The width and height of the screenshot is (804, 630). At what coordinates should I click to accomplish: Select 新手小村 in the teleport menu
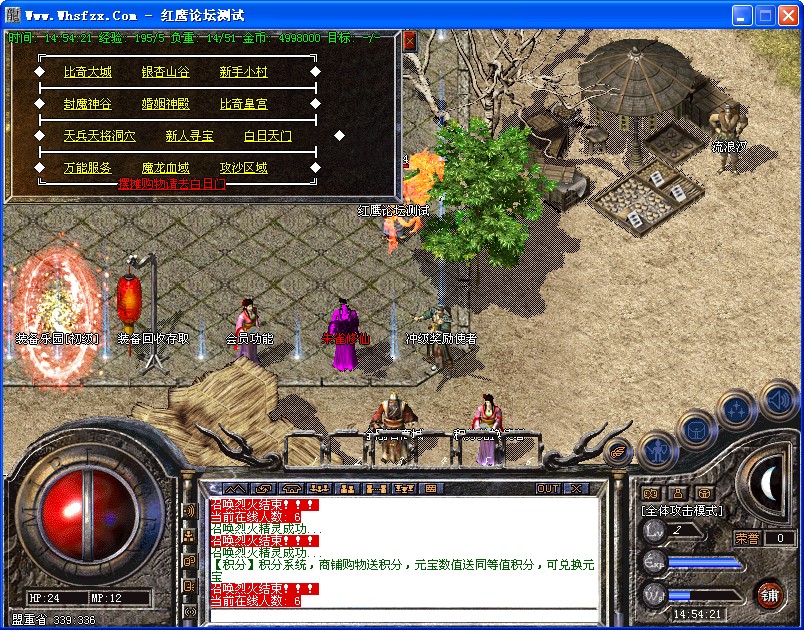(244, 72)
